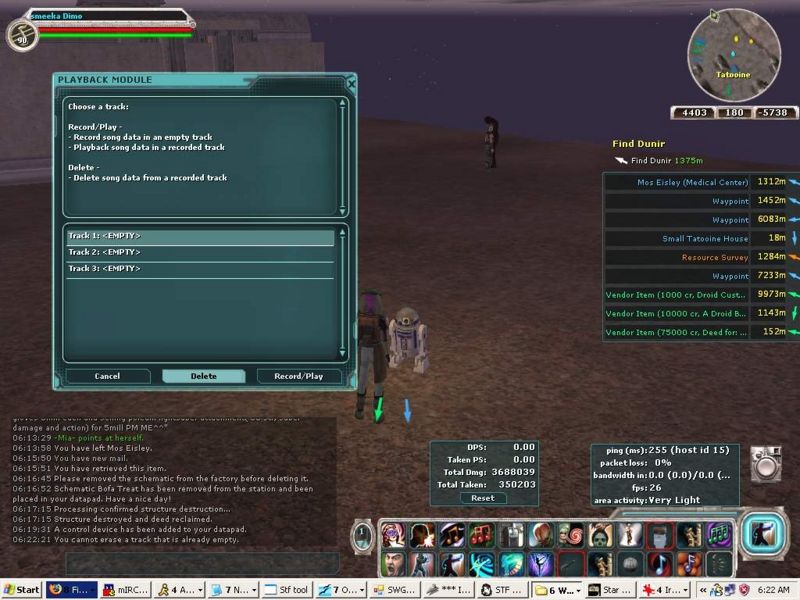Image resolution: width=800 pixels, height=600 pixels.
Task: Select the Find Dunir quest tracker
Action: pyautogui.click(x=660, y=160)
